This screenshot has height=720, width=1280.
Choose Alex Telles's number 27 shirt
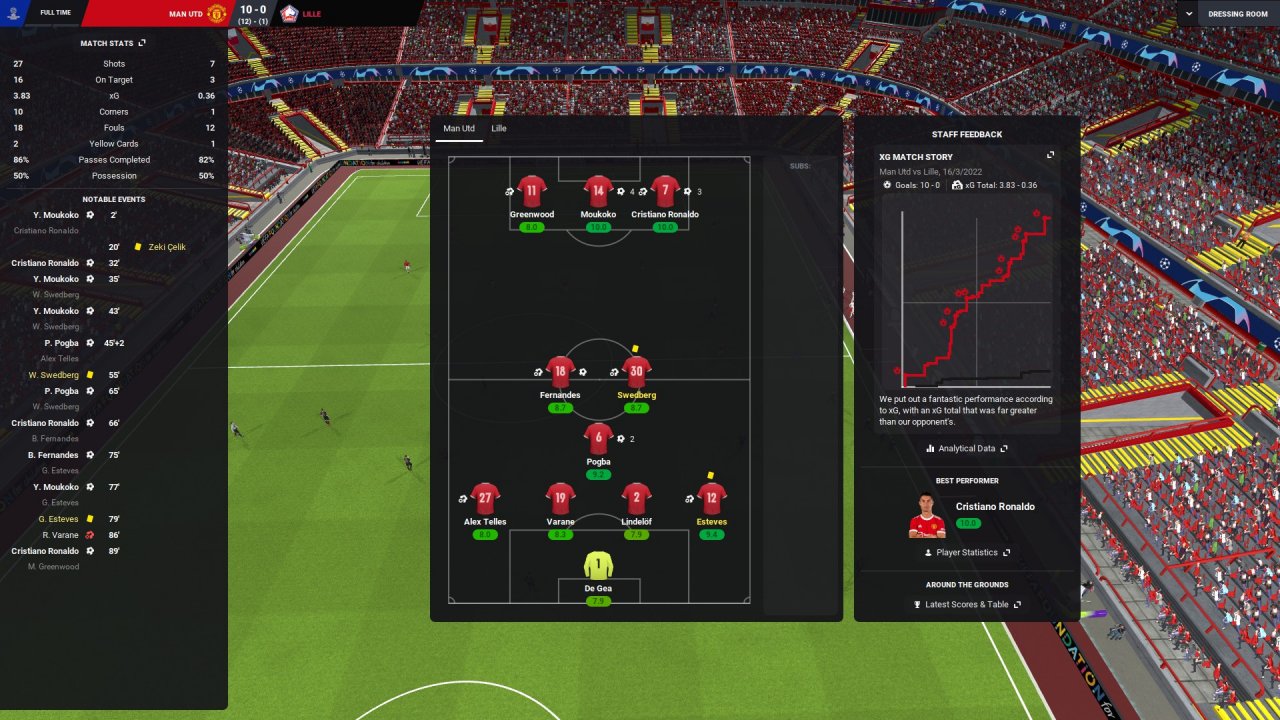pyautogui.click(x=485, y=498)
